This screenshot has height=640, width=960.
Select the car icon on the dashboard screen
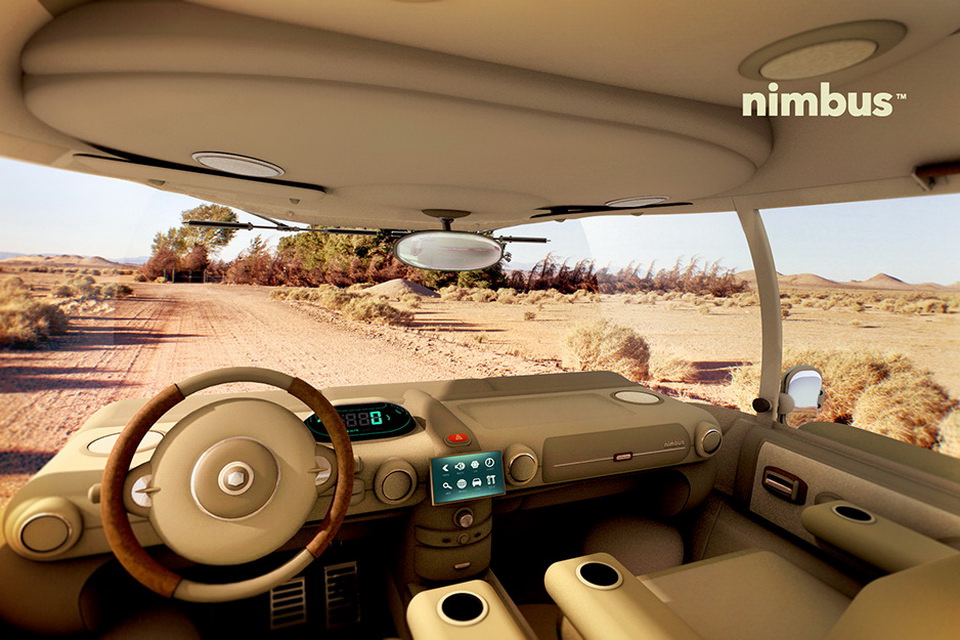pos(477,483)
